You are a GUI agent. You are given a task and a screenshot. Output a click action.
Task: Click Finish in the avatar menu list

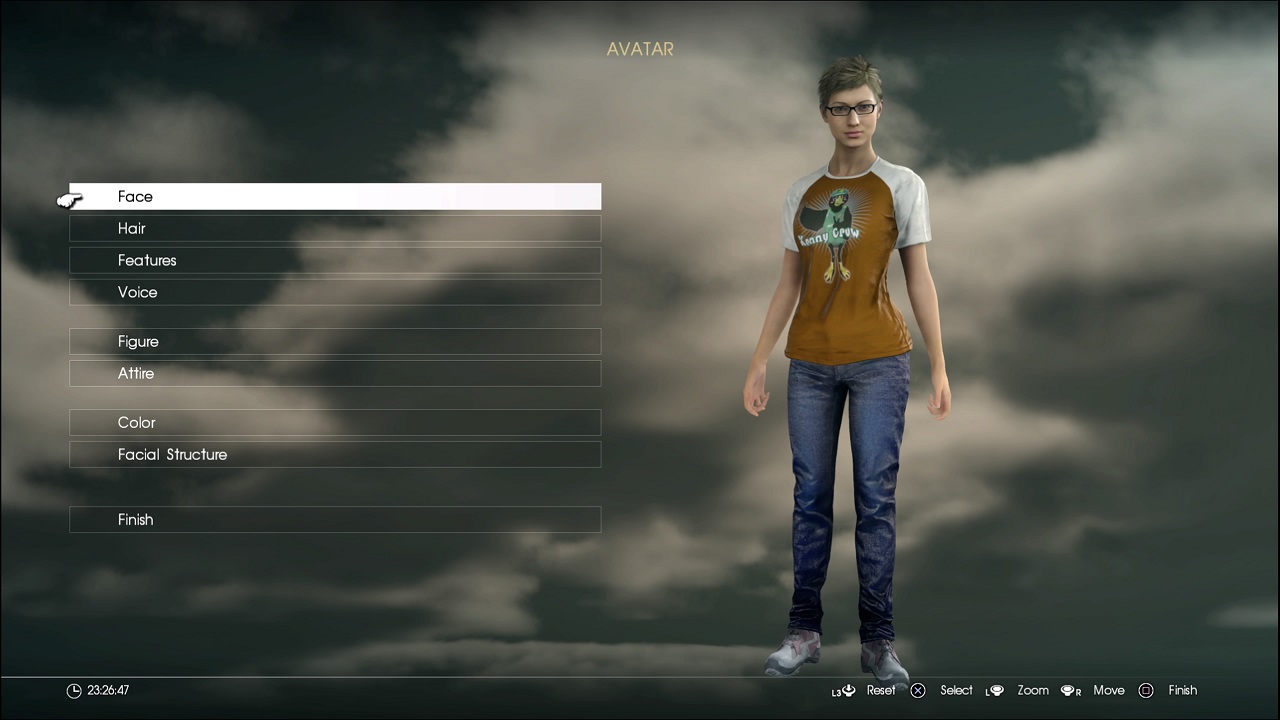pyautogui.click(x=335, y=520)
